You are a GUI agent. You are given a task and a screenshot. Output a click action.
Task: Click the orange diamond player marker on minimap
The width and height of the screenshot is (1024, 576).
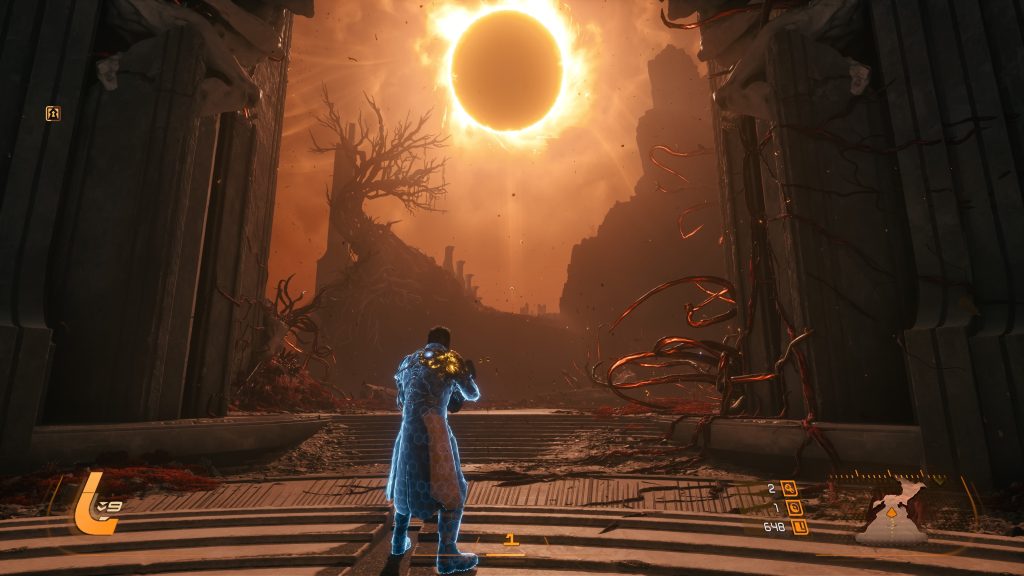click(x=892, y=513)
